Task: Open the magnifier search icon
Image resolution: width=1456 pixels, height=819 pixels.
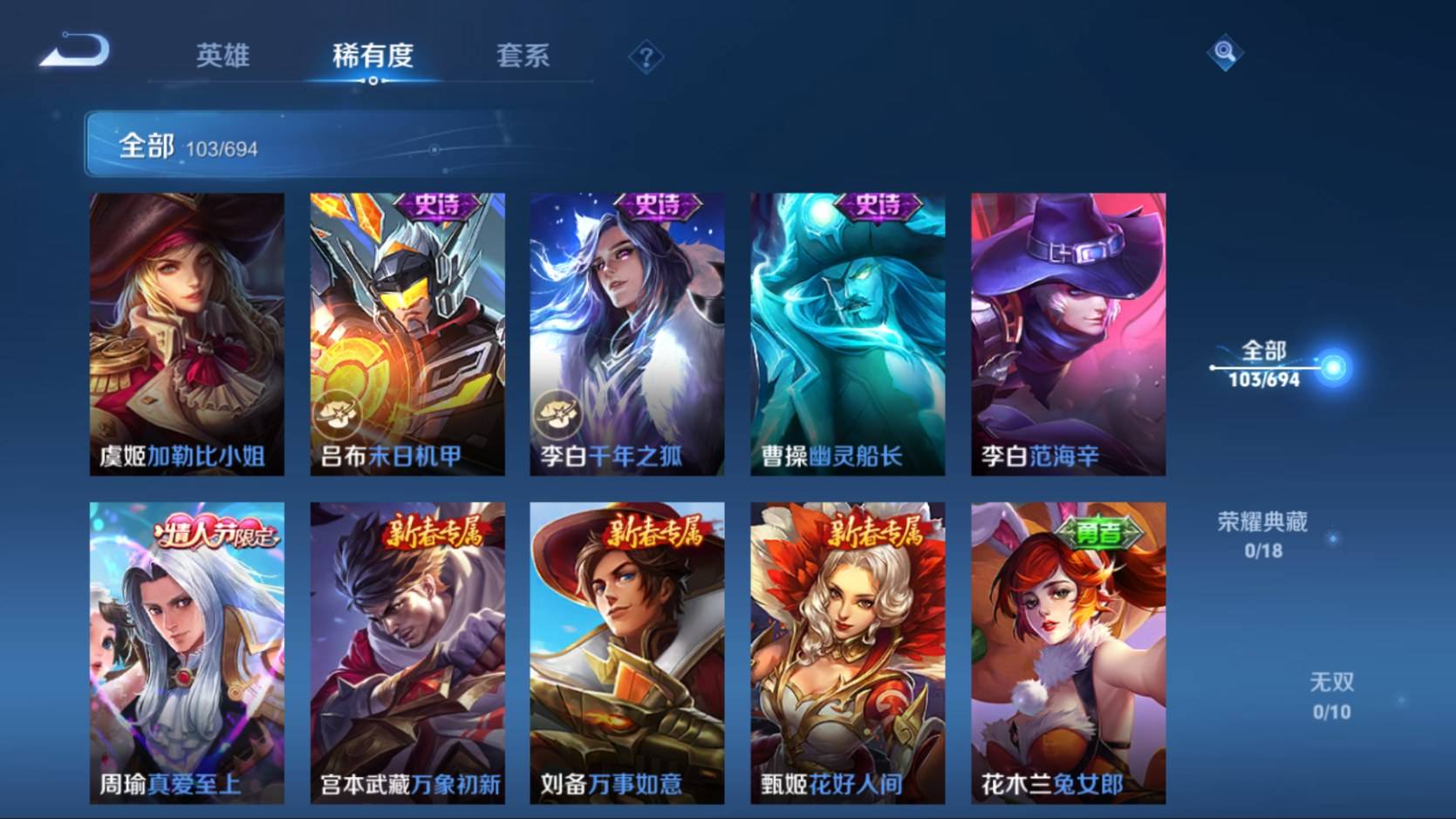Action: pyautogui.click(x=1224, y=52)
